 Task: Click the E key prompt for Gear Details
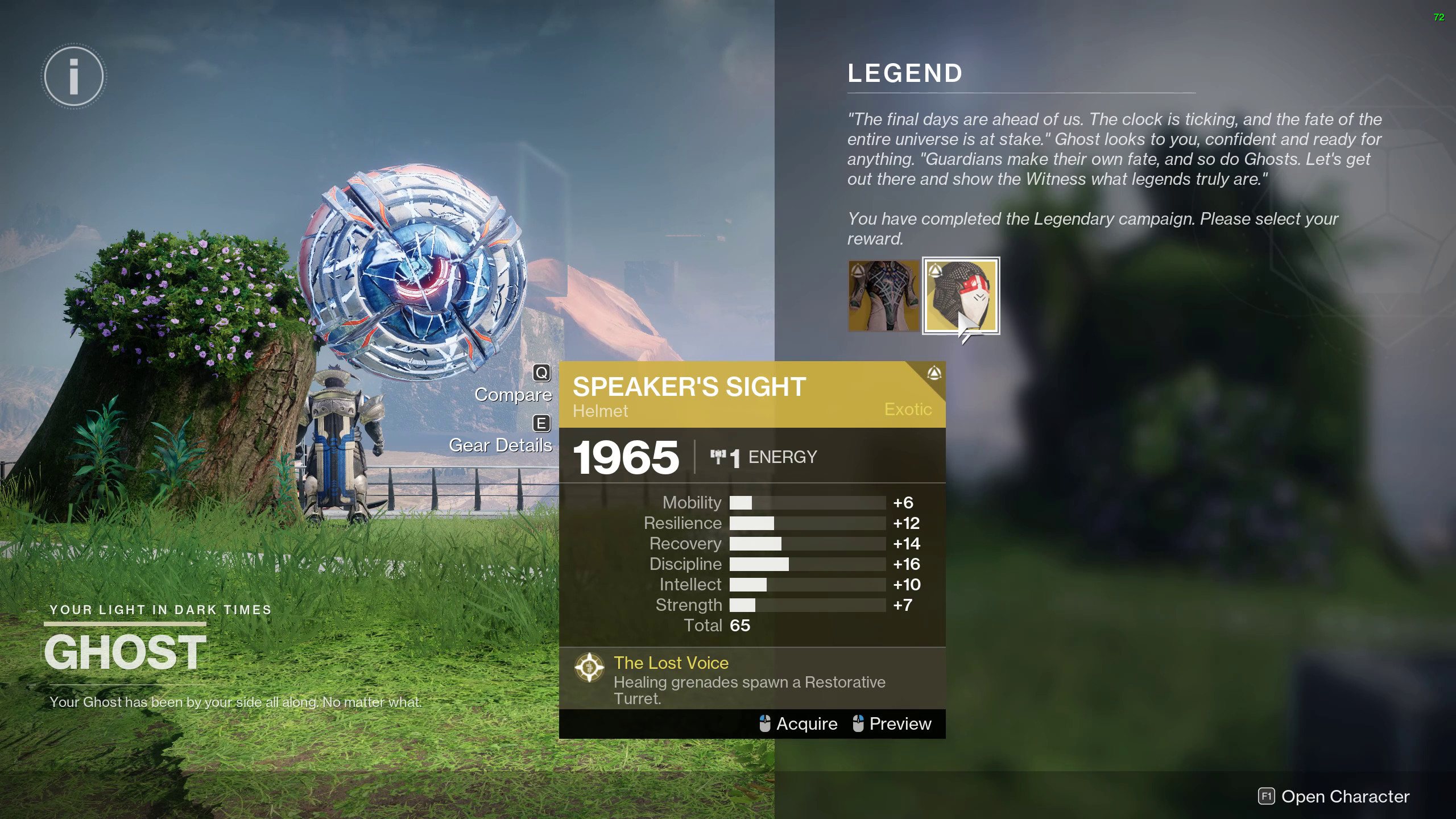point(543,424)
